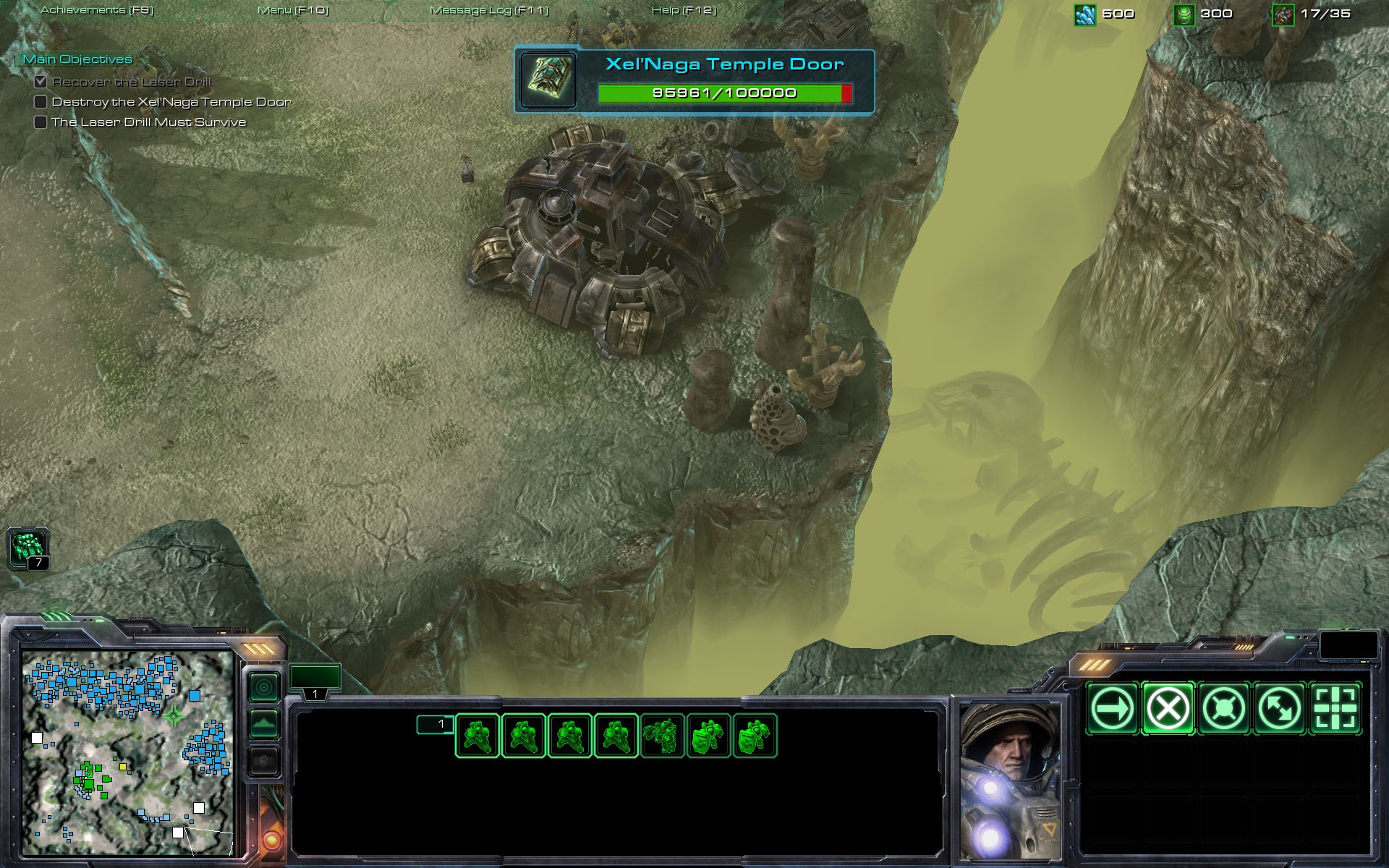Image resolution: width=1389 pixels, height=868 pixels.
Task: Select control group 1 tab
Action: click(x=315, y=681)
